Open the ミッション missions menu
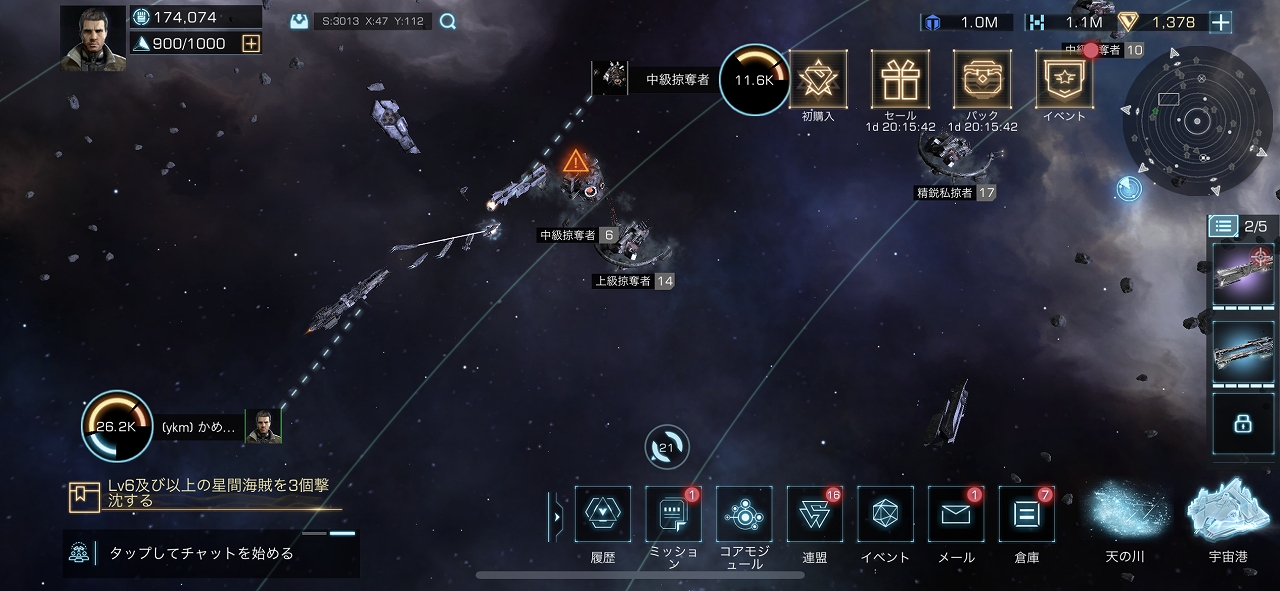 (673, 514)
